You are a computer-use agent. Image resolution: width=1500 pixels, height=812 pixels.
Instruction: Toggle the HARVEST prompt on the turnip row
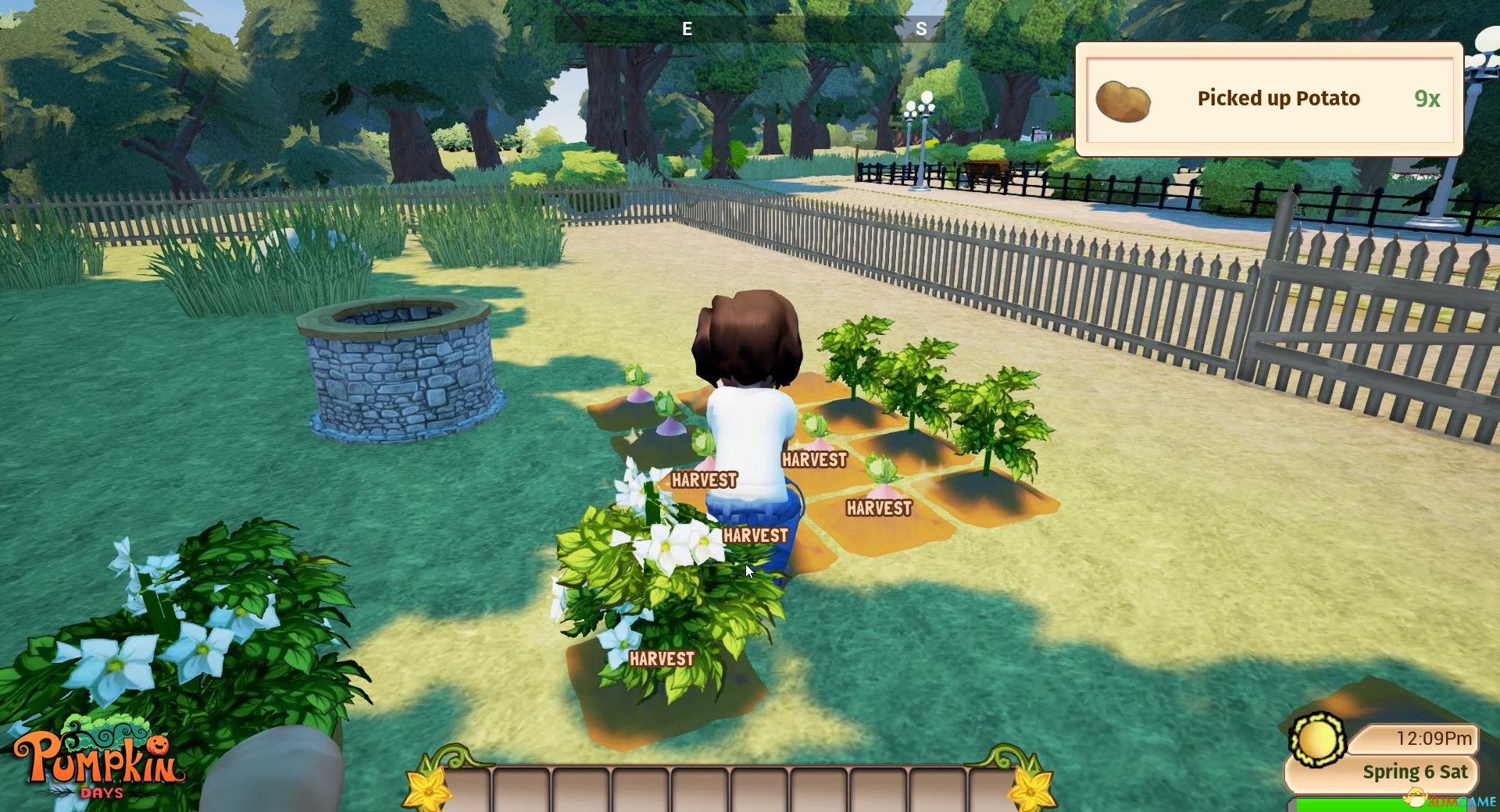coord(705,479)
